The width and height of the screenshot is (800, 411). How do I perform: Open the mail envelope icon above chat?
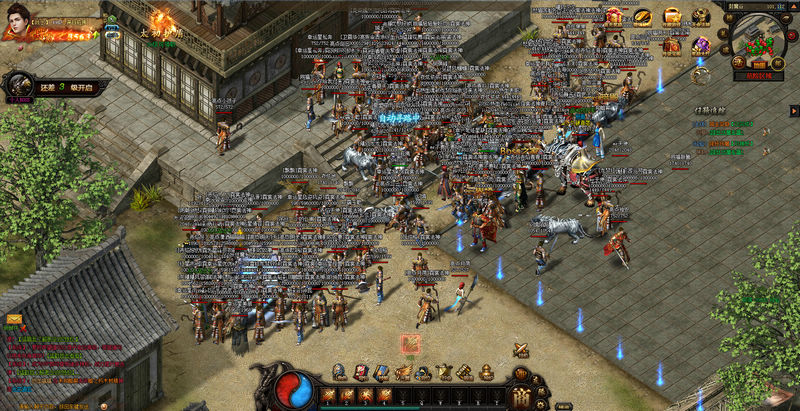tap(14, 318)
